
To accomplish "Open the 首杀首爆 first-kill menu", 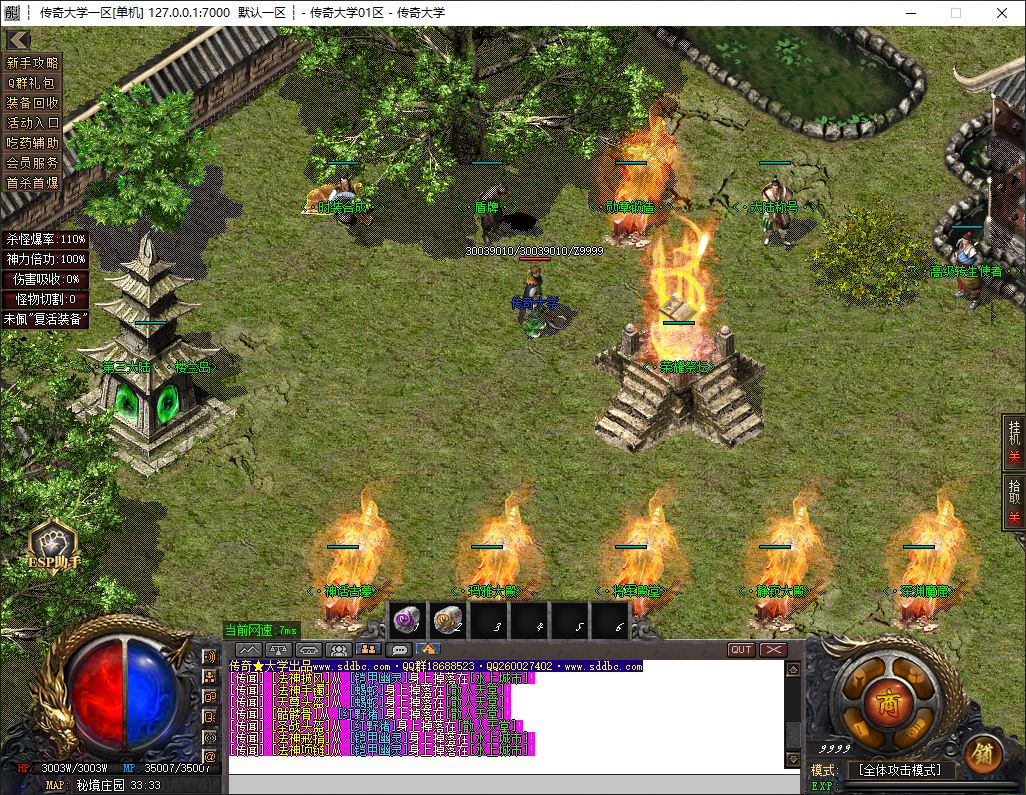I will click(32, 183).
